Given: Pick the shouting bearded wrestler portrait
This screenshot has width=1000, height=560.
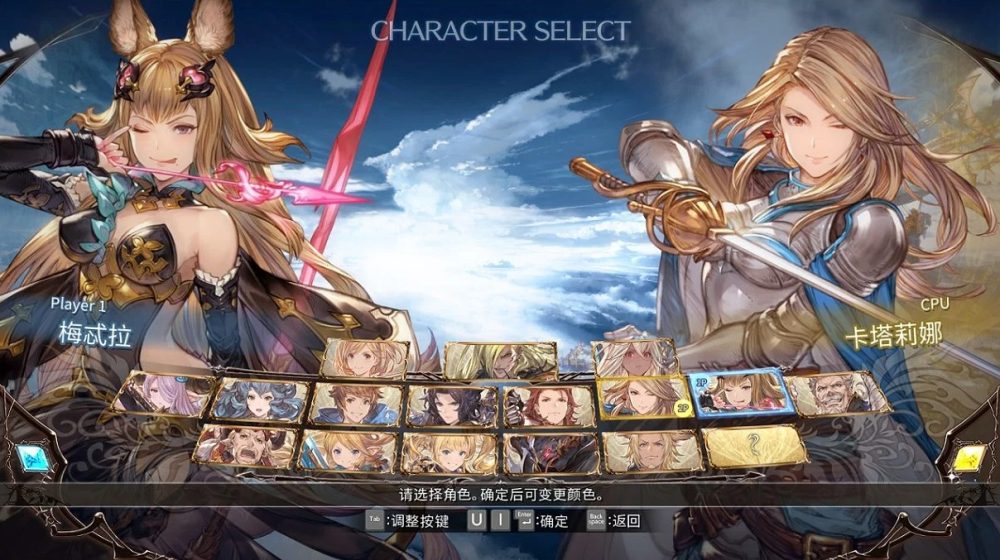Looking at the screenshot, I should click(x=245, y=446).
